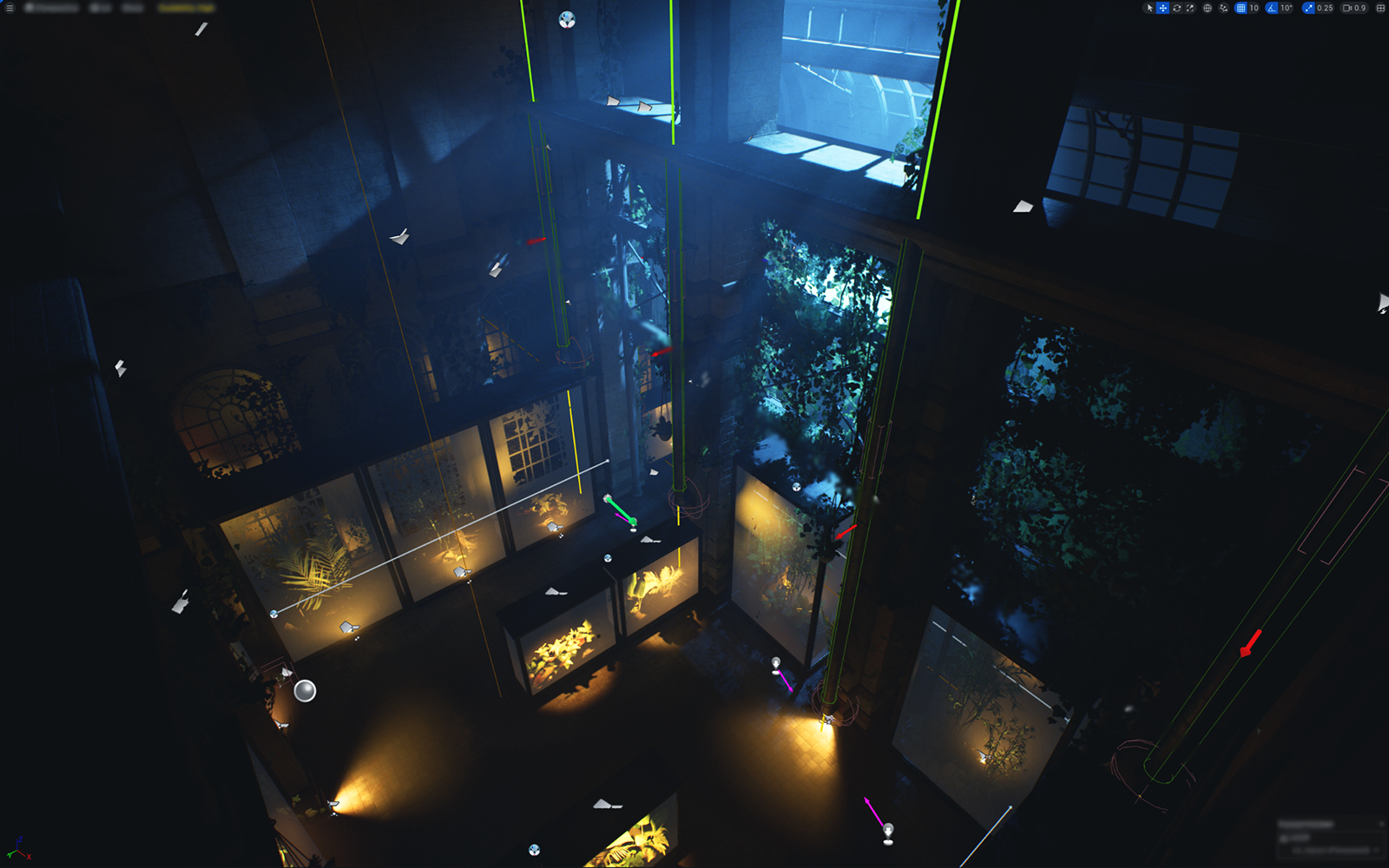The width and height of the screenshot is (1389, 868).
Task: Open the viewport options hamburger menu
Action: (x=10, y=8)
